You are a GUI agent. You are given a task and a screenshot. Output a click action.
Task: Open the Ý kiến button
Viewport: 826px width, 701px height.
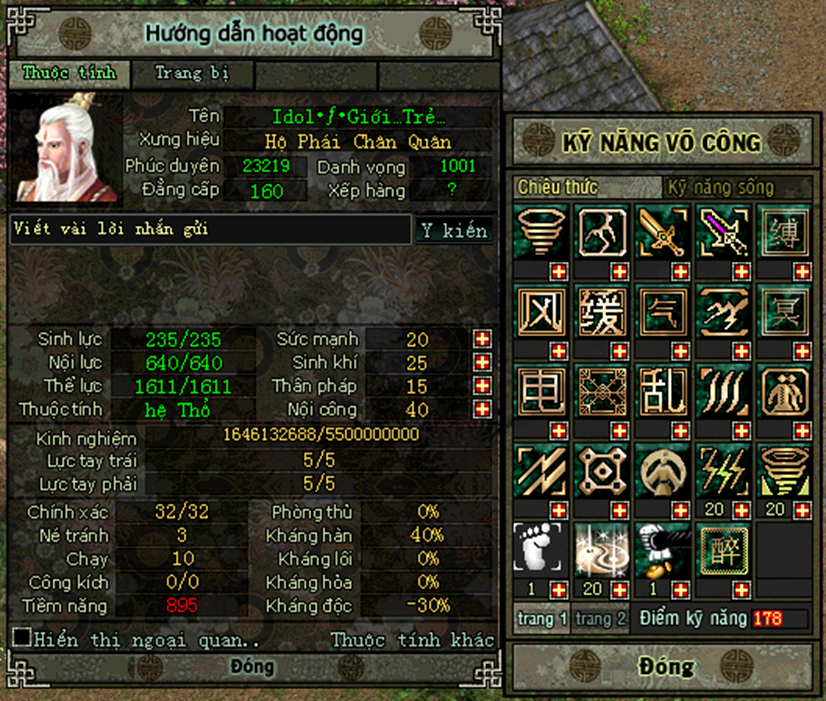454,231
